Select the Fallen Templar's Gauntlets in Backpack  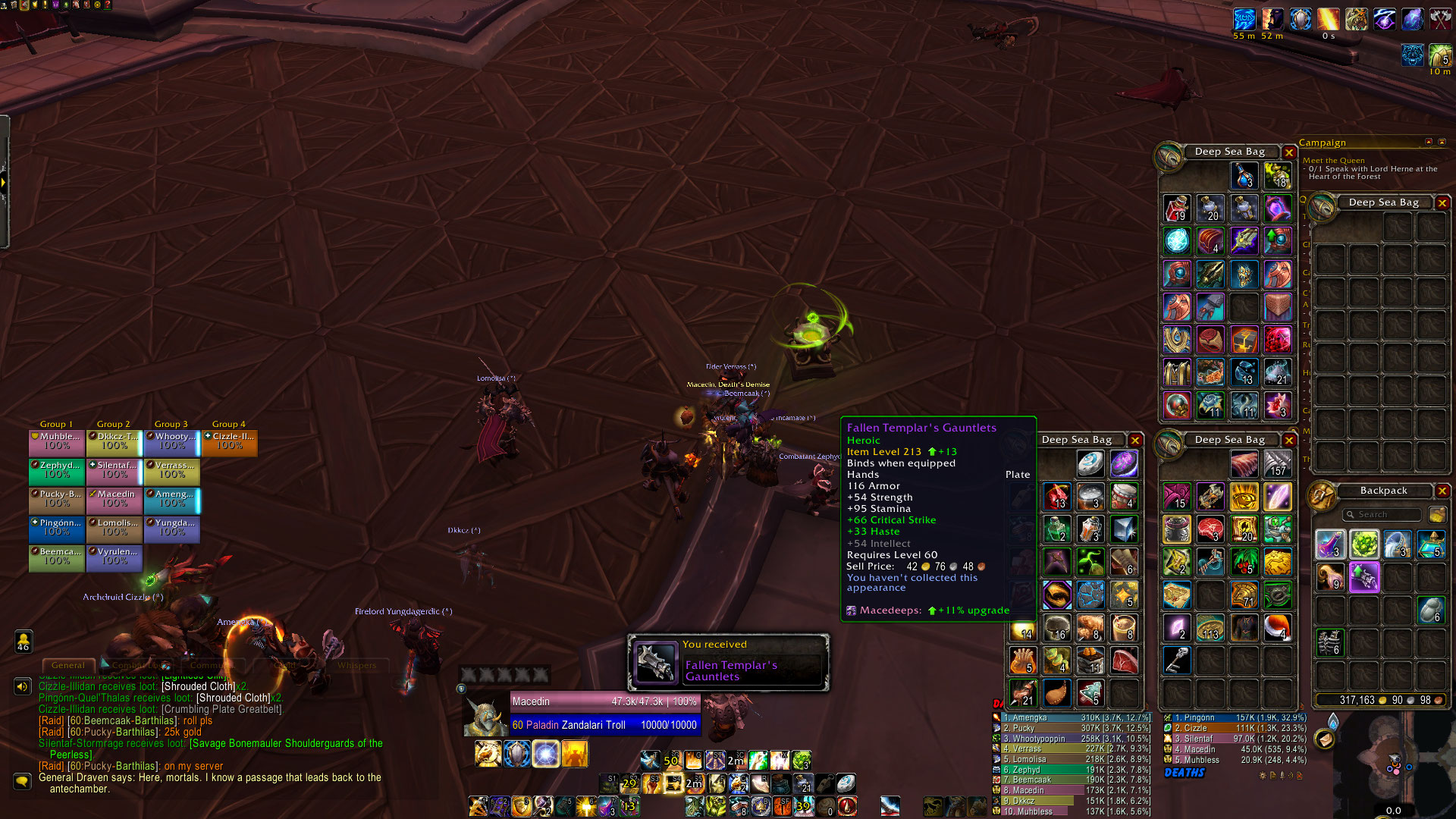(x=1363, y=578)
